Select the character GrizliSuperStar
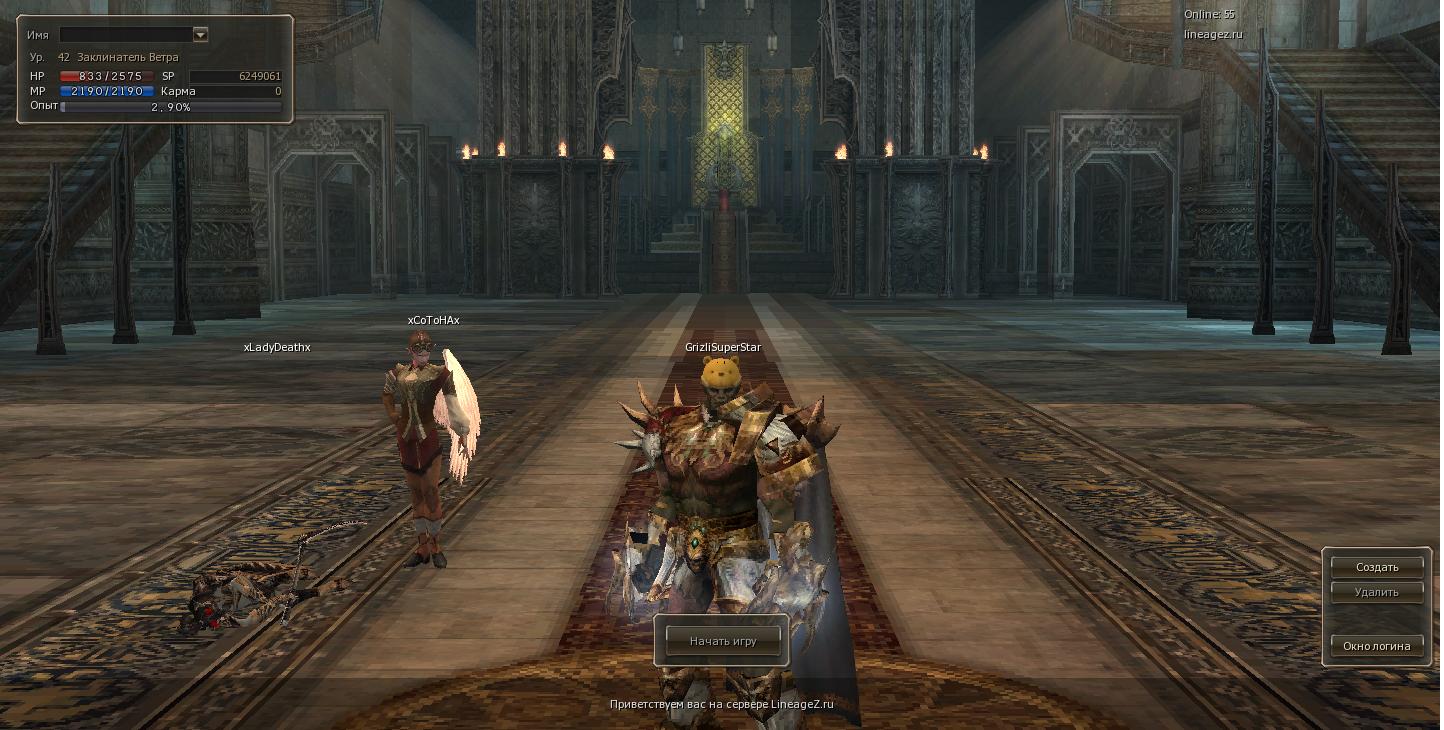 pyautogui.click(x=725, y=500)
